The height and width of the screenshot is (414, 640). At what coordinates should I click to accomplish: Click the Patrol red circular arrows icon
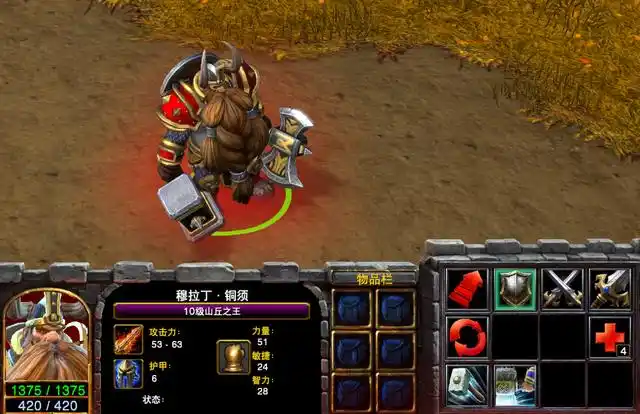pyautogui.click(x=467, y=337)
